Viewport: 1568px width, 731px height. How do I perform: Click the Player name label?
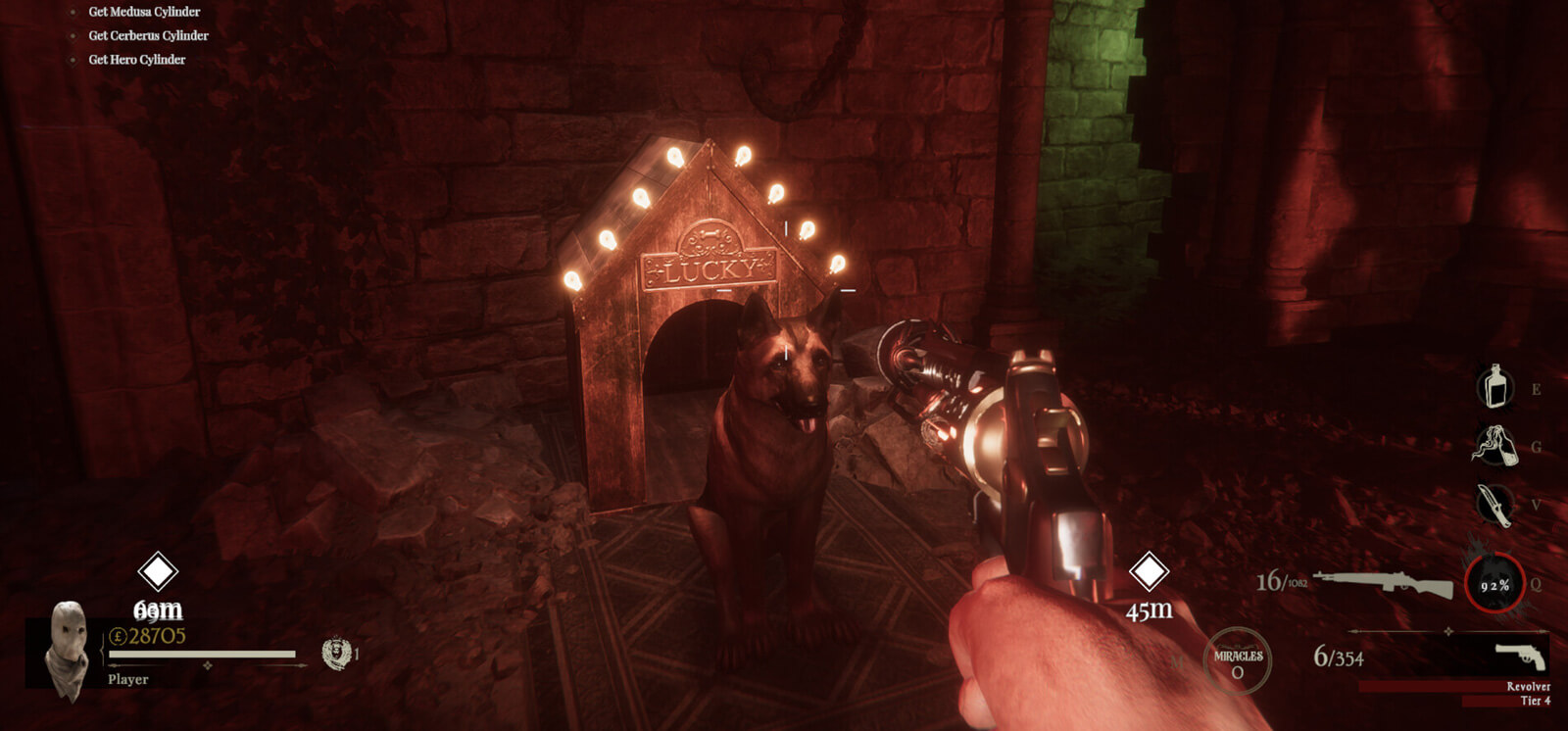point(128,677)
